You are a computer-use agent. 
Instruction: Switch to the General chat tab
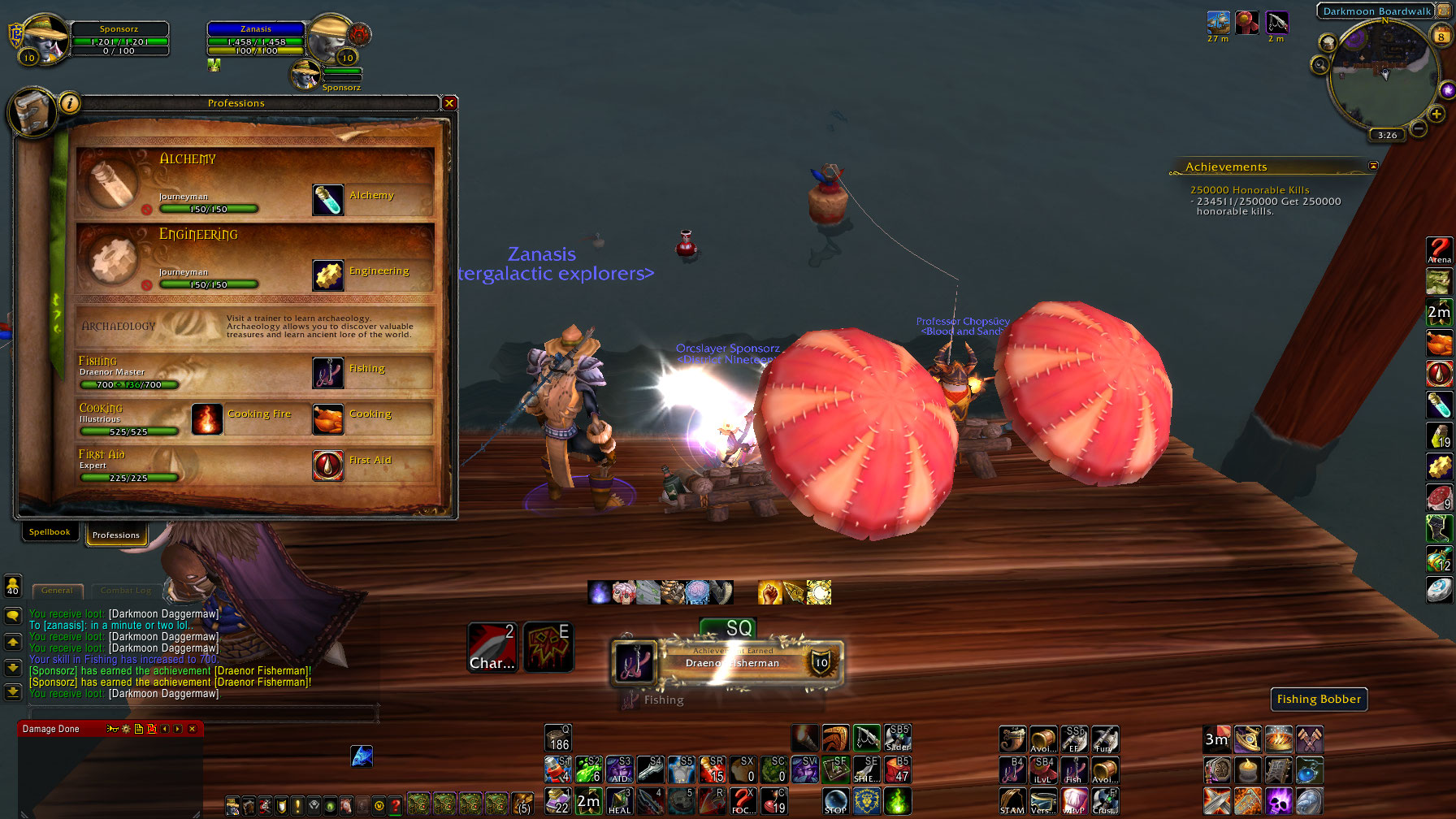tap(57, 591)
